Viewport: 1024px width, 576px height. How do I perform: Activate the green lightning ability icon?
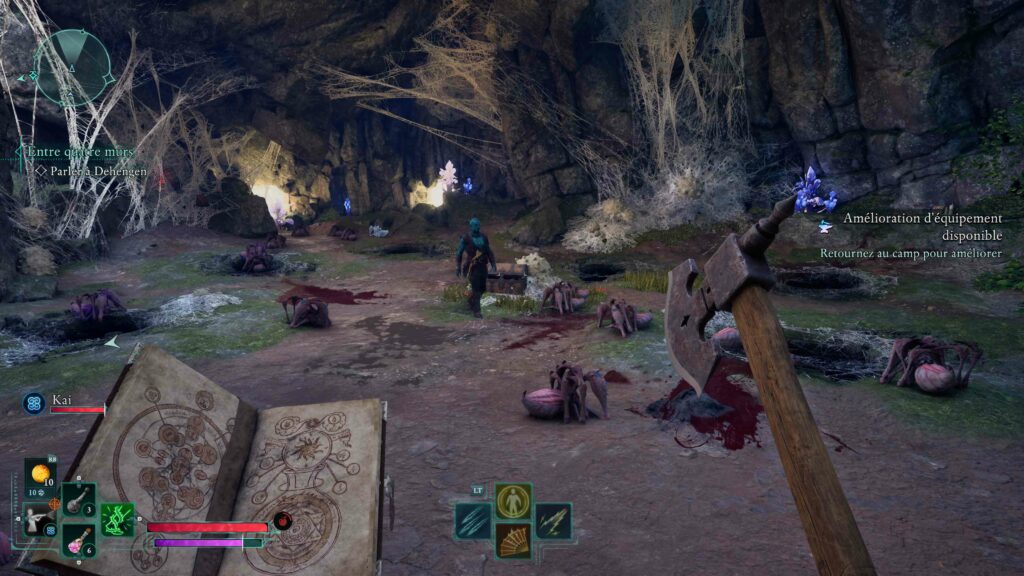117,519
